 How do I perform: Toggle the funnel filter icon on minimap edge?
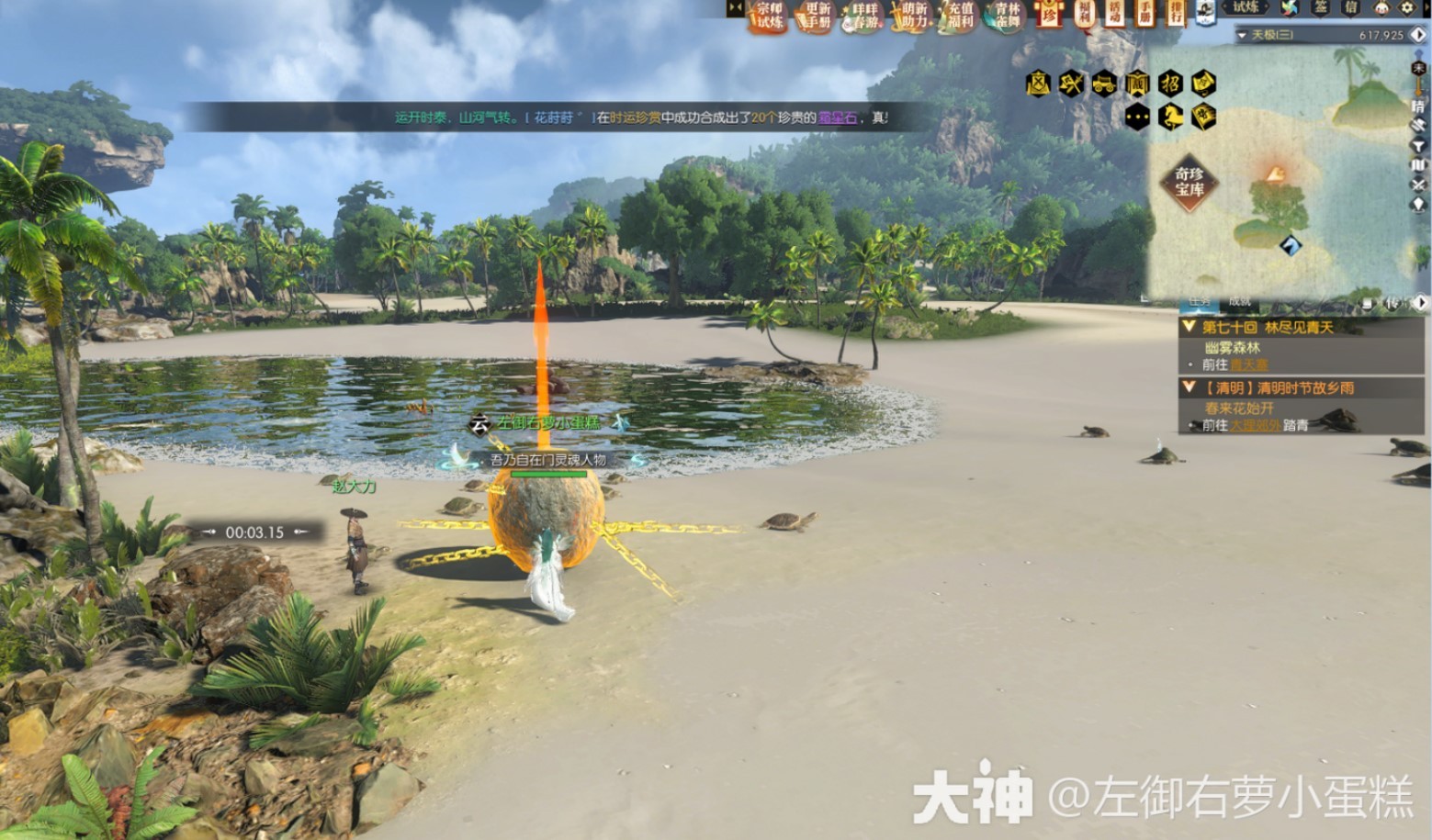1419,145
